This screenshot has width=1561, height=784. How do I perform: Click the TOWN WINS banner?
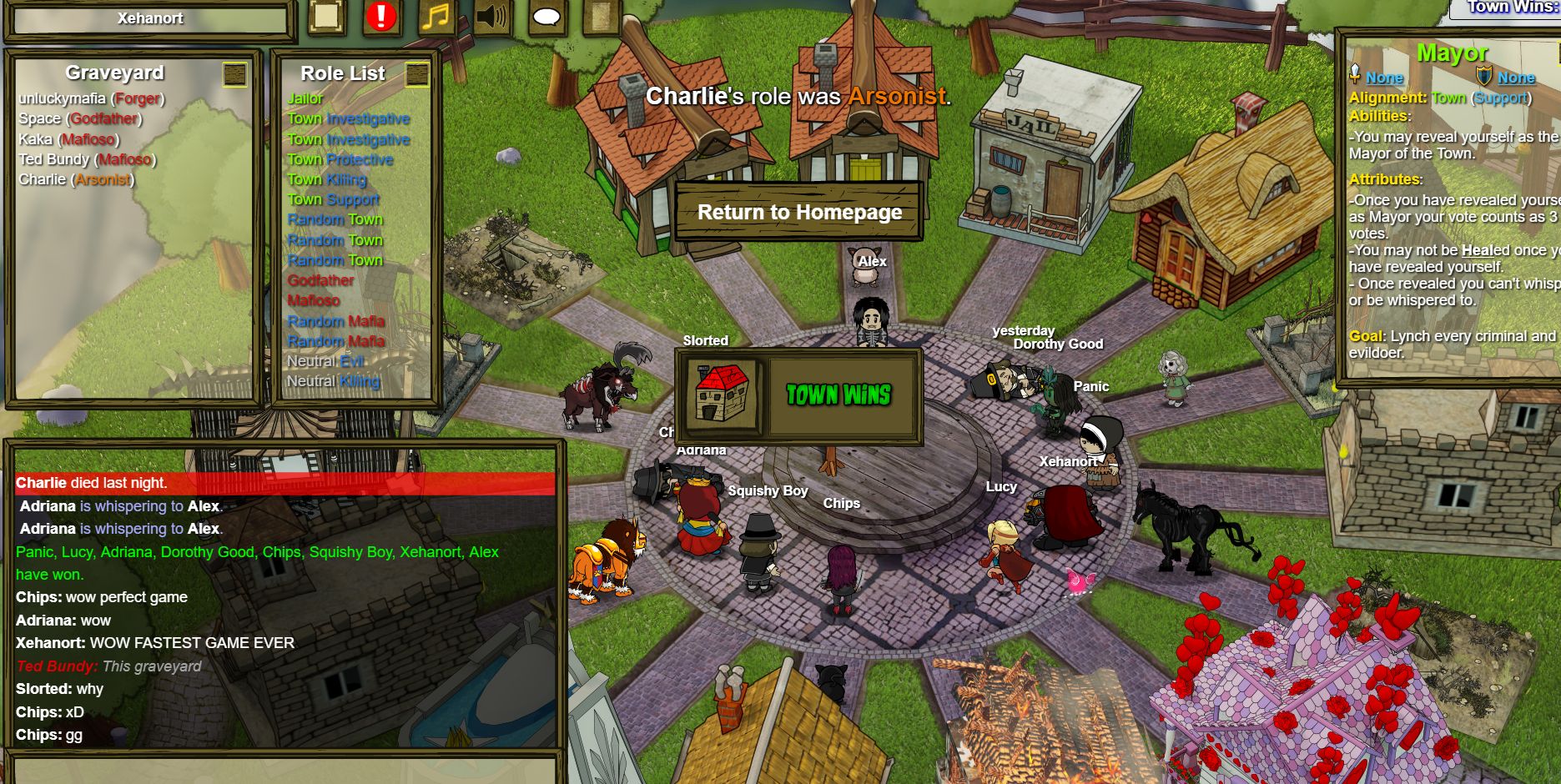838,396
